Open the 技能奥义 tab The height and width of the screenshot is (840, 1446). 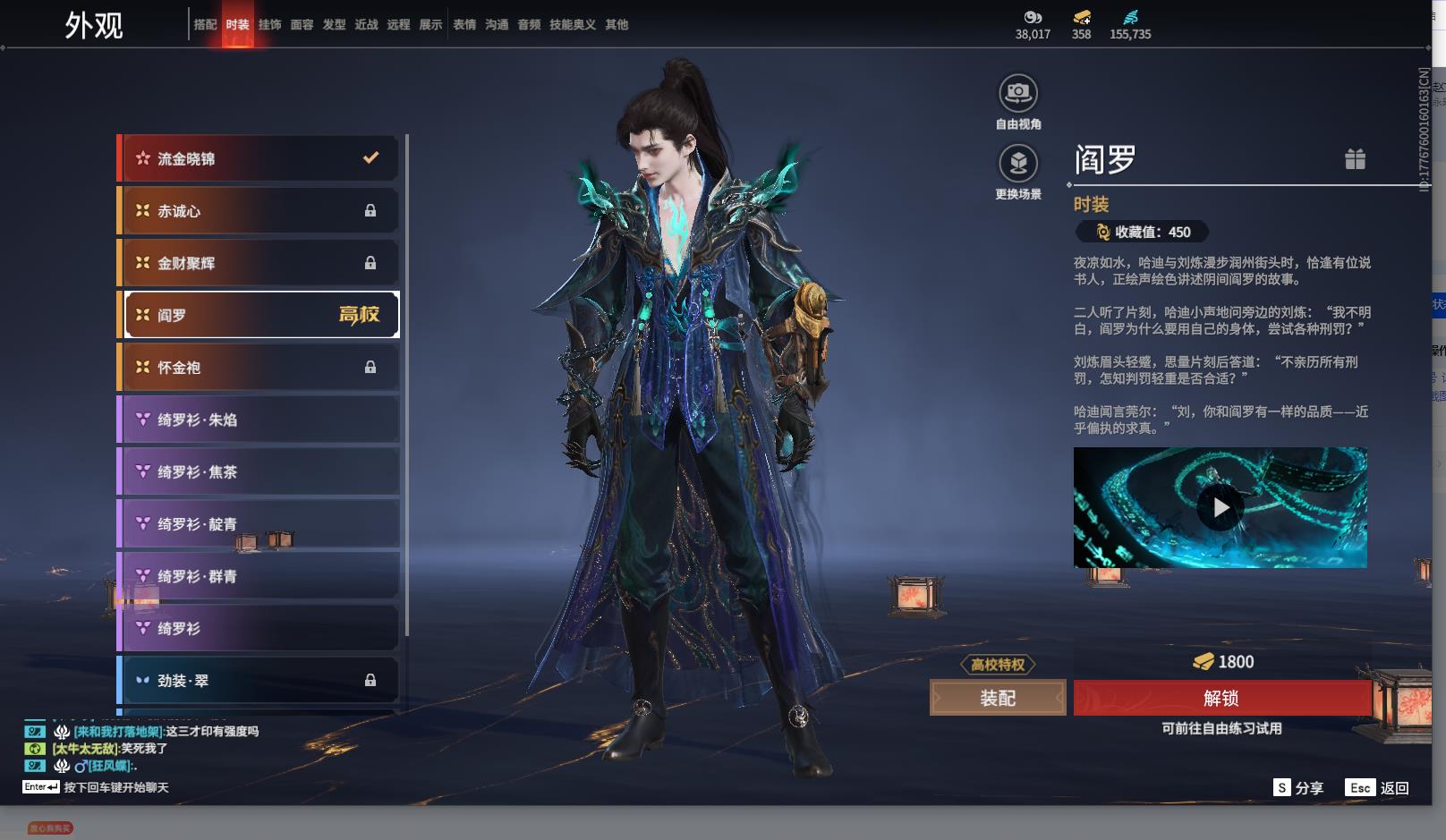[x=572, y=25]
